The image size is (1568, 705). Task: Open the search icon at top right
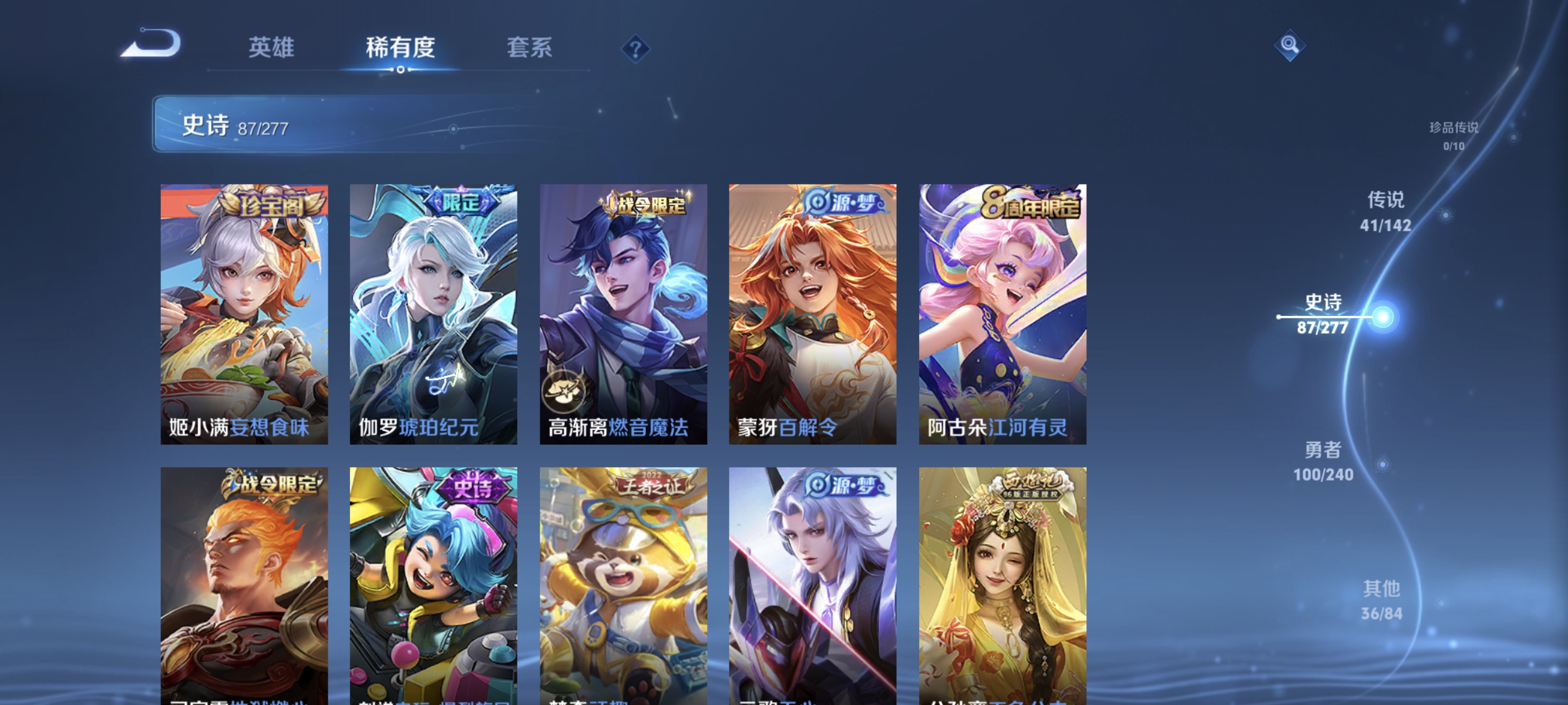(1290, 46)
